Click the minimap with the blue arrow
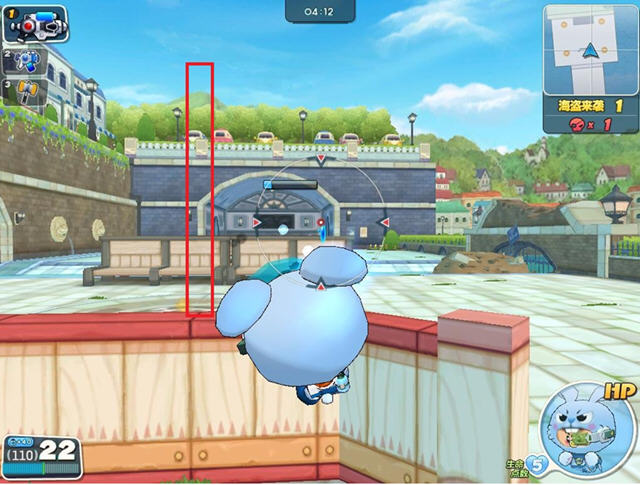This screenshot has height=485, width=640. click(x=591, y=47)
